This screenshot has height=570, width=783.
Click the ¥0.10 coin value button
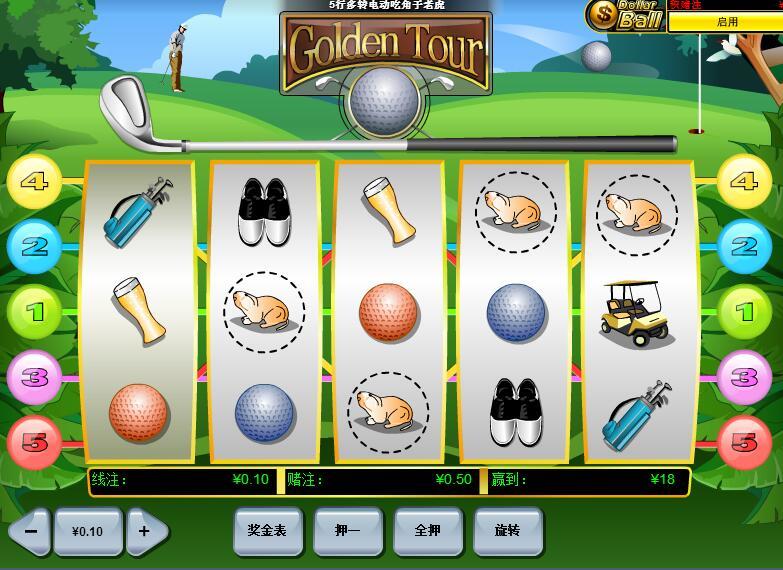click(88, 531)
